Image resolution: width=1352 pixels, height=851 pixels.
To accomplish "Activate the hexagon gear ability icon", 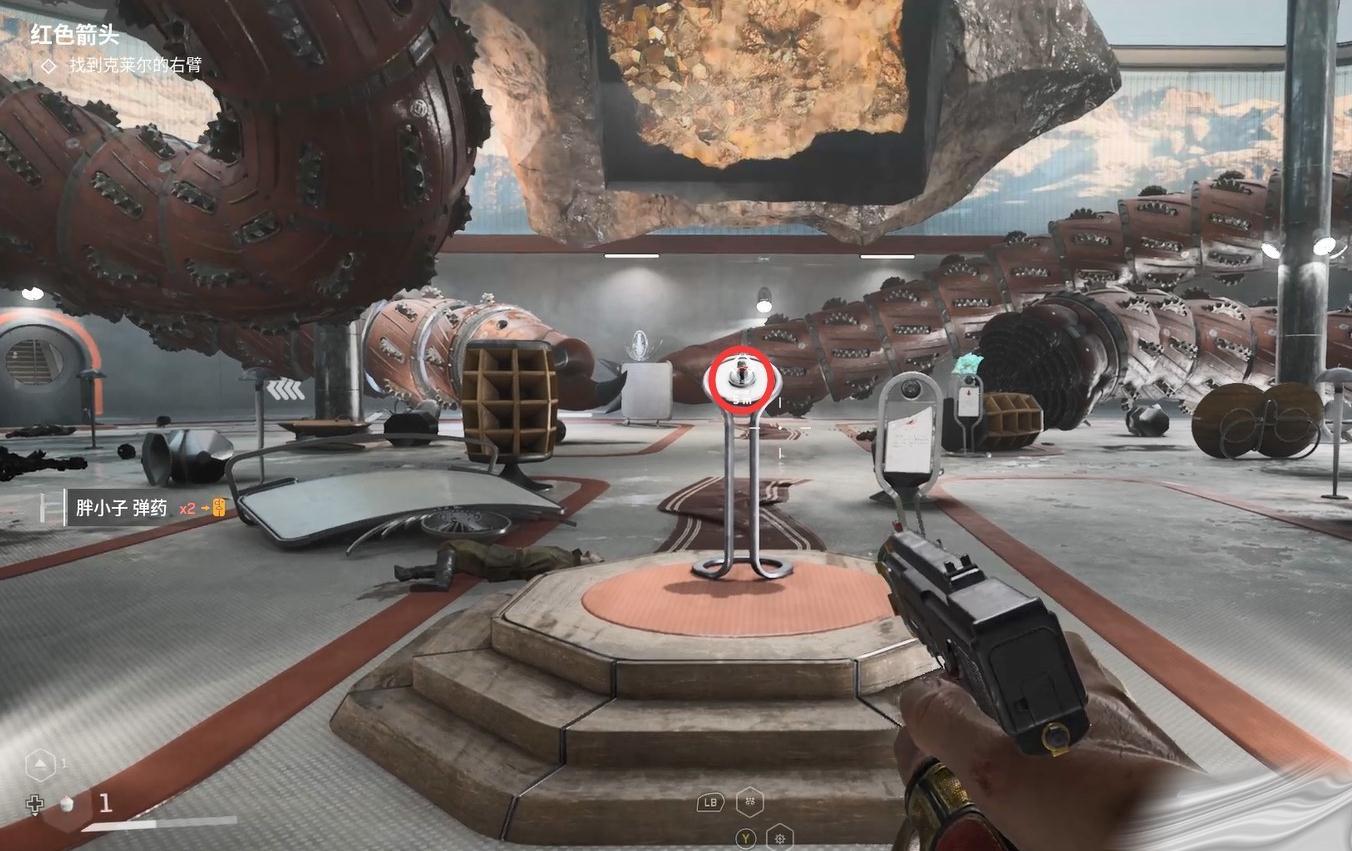I will click(x=779, y=837).
